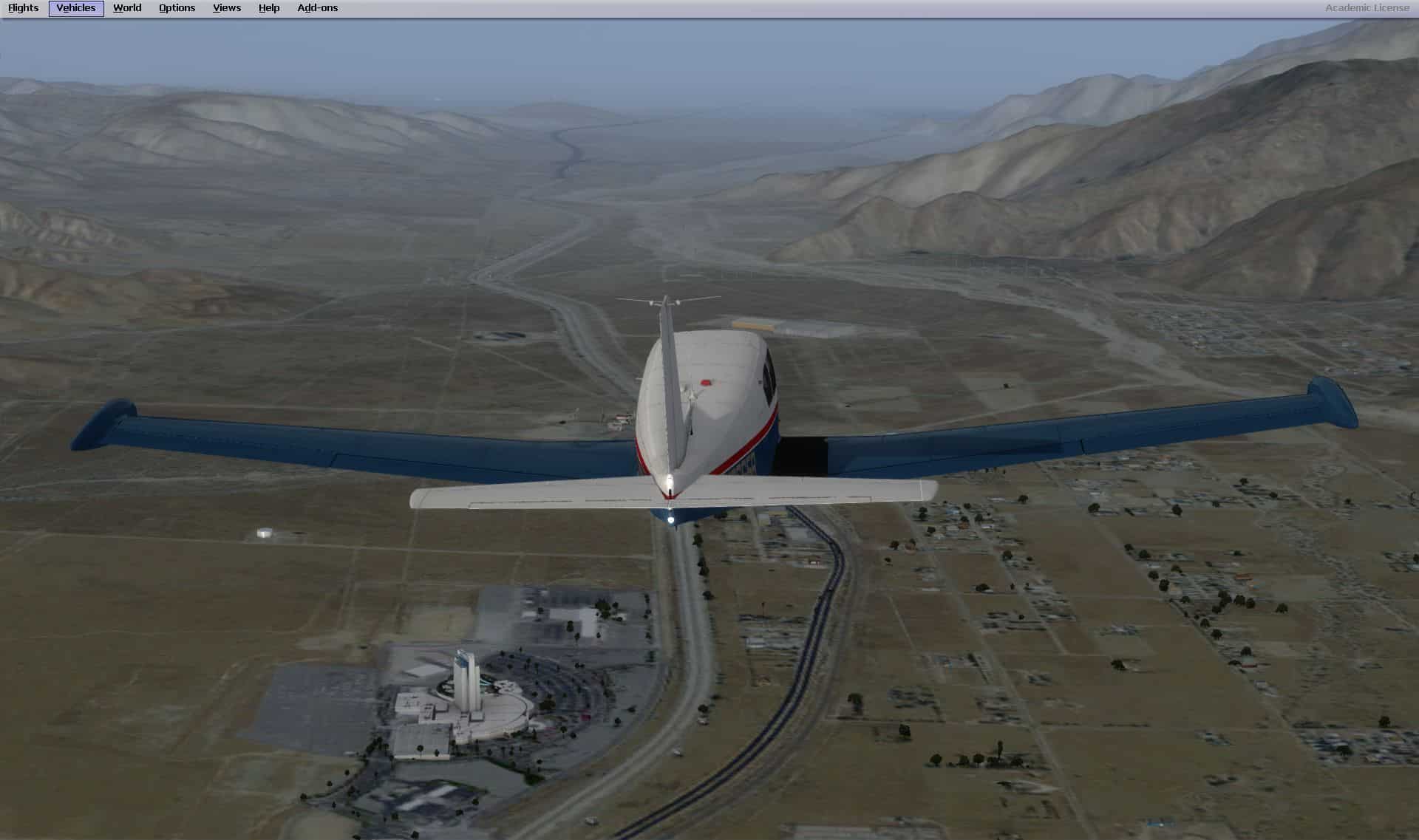Show the Options menu
The height and width of the screenshot is (840, 1419).
pos(177,8)
